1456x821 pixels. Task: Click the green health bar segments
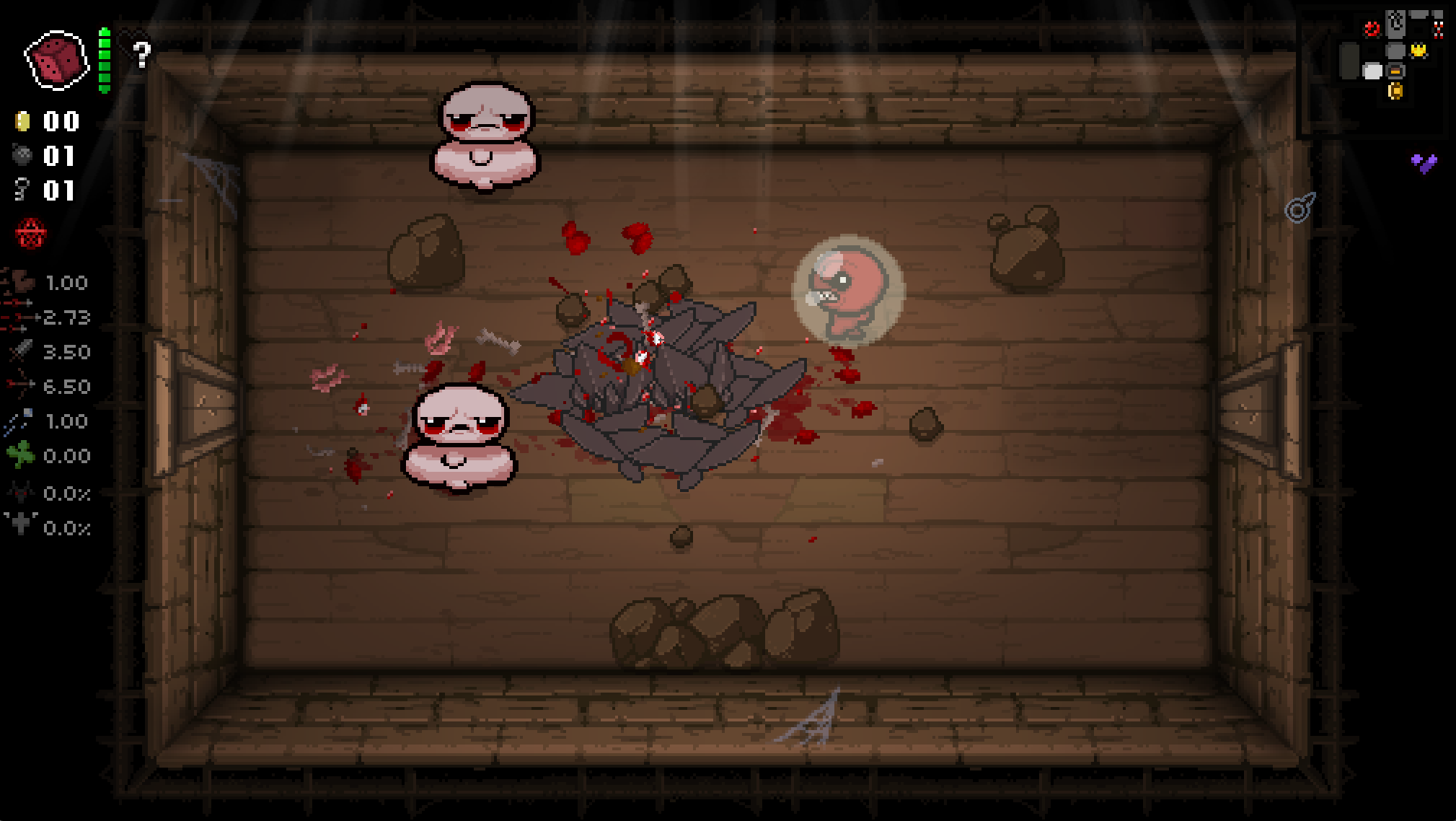pos(105,61)
